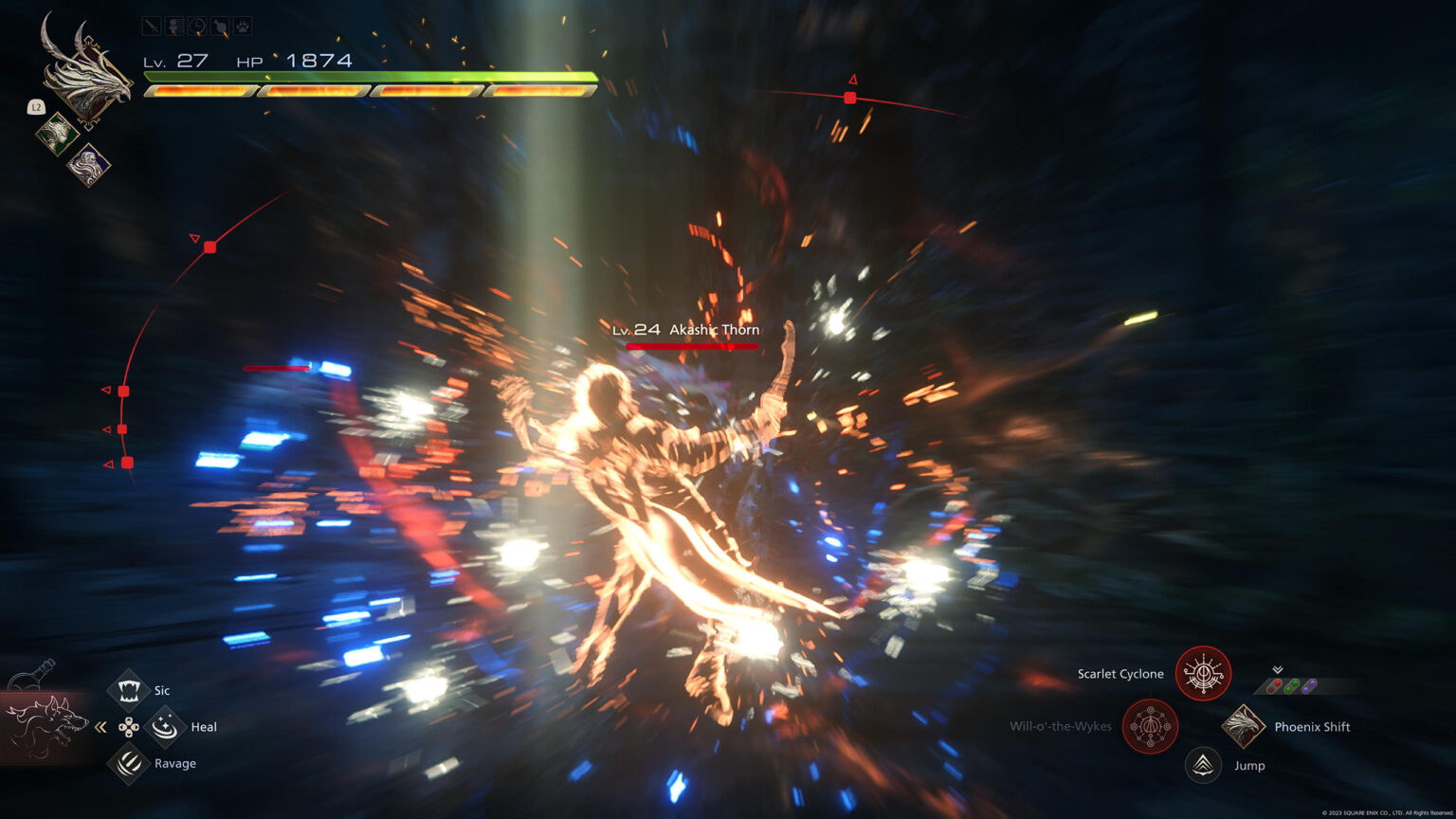Click the Phoenix Shift eagle icon
This screenshot has height=819, width=1456.
point(1243,725)
